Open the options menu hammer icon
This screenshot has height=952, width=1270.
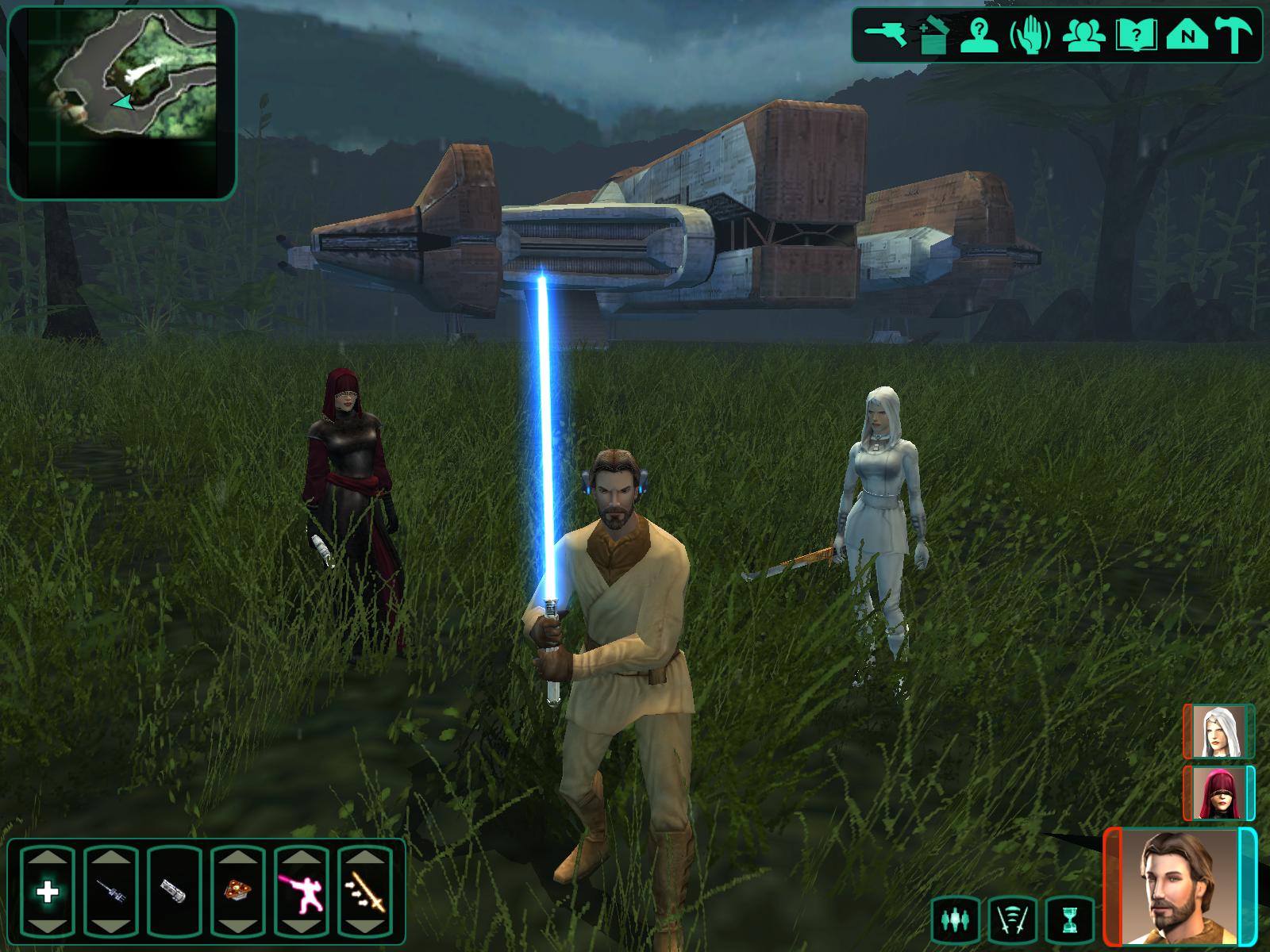pyautogui.click(x=1234, y=36)
